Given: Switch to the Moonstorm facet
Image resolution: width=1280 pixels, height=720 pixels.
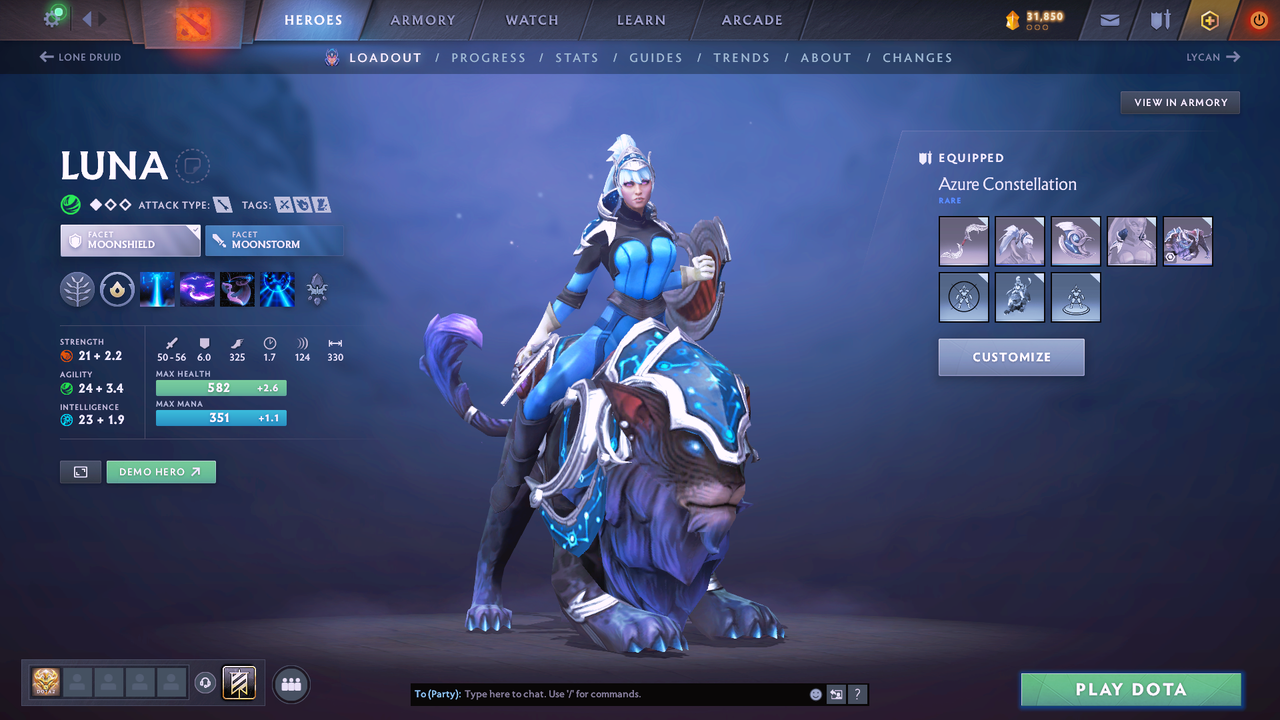Looking at the screenshot, I should click(274, 240).
